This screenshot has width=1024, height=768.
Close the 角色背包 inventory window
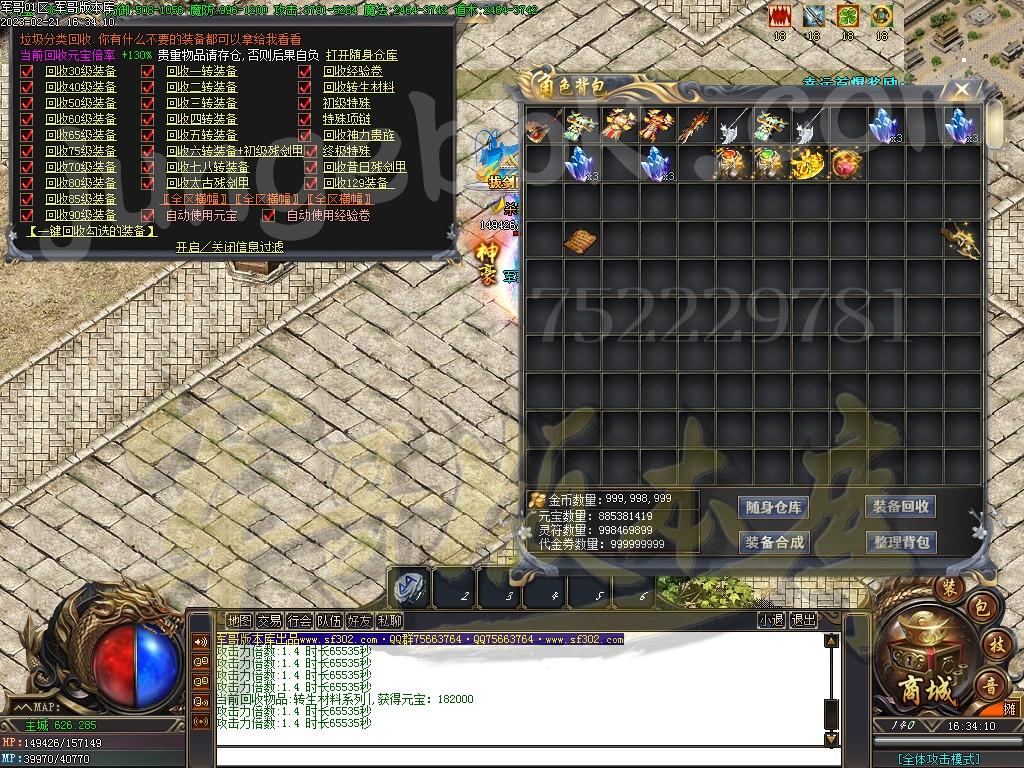coord(962,90)
